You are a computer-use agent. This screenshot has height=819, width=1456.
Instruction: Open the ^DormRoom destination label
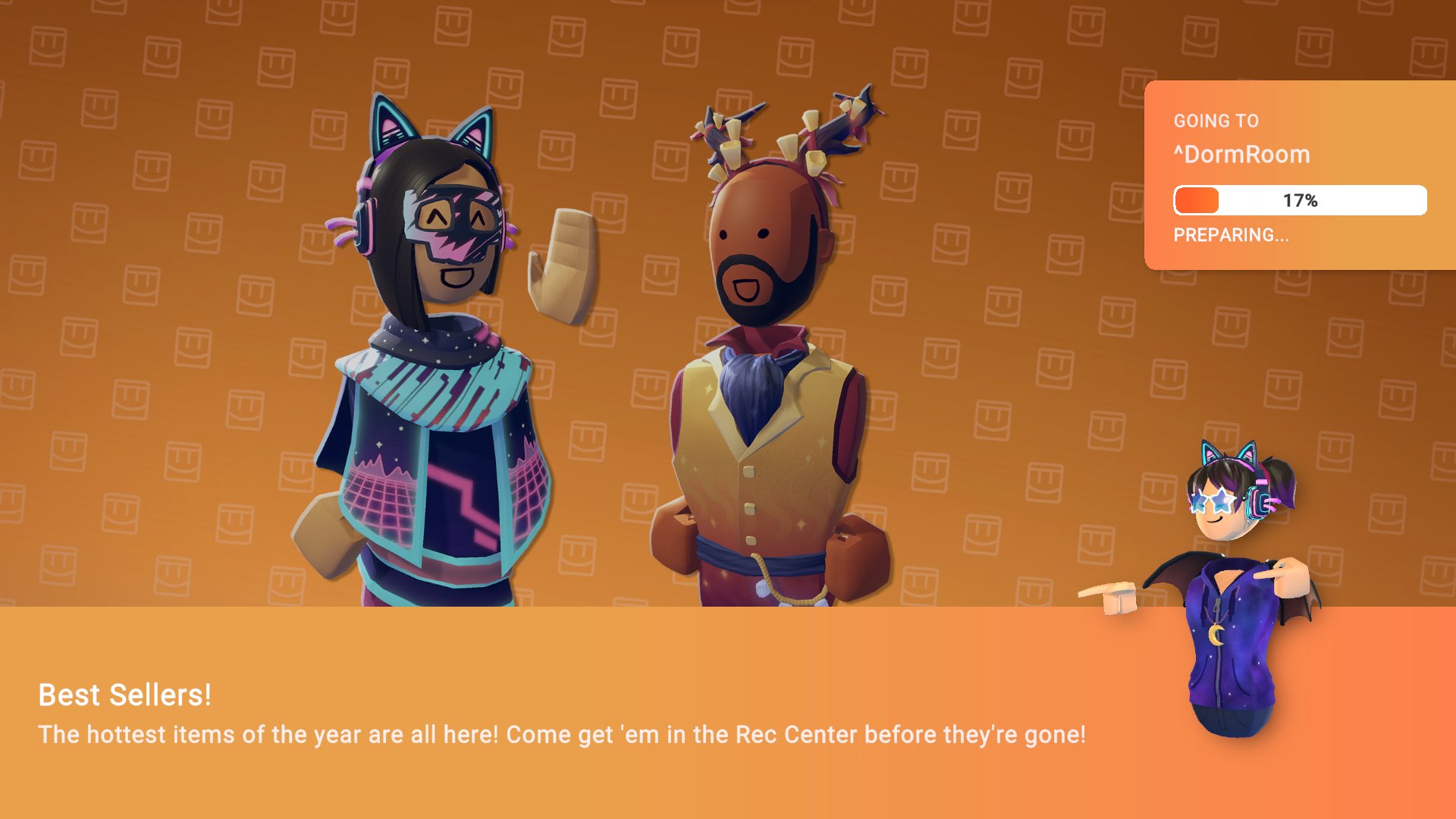pyautogui.click(x=1241, y=155)
